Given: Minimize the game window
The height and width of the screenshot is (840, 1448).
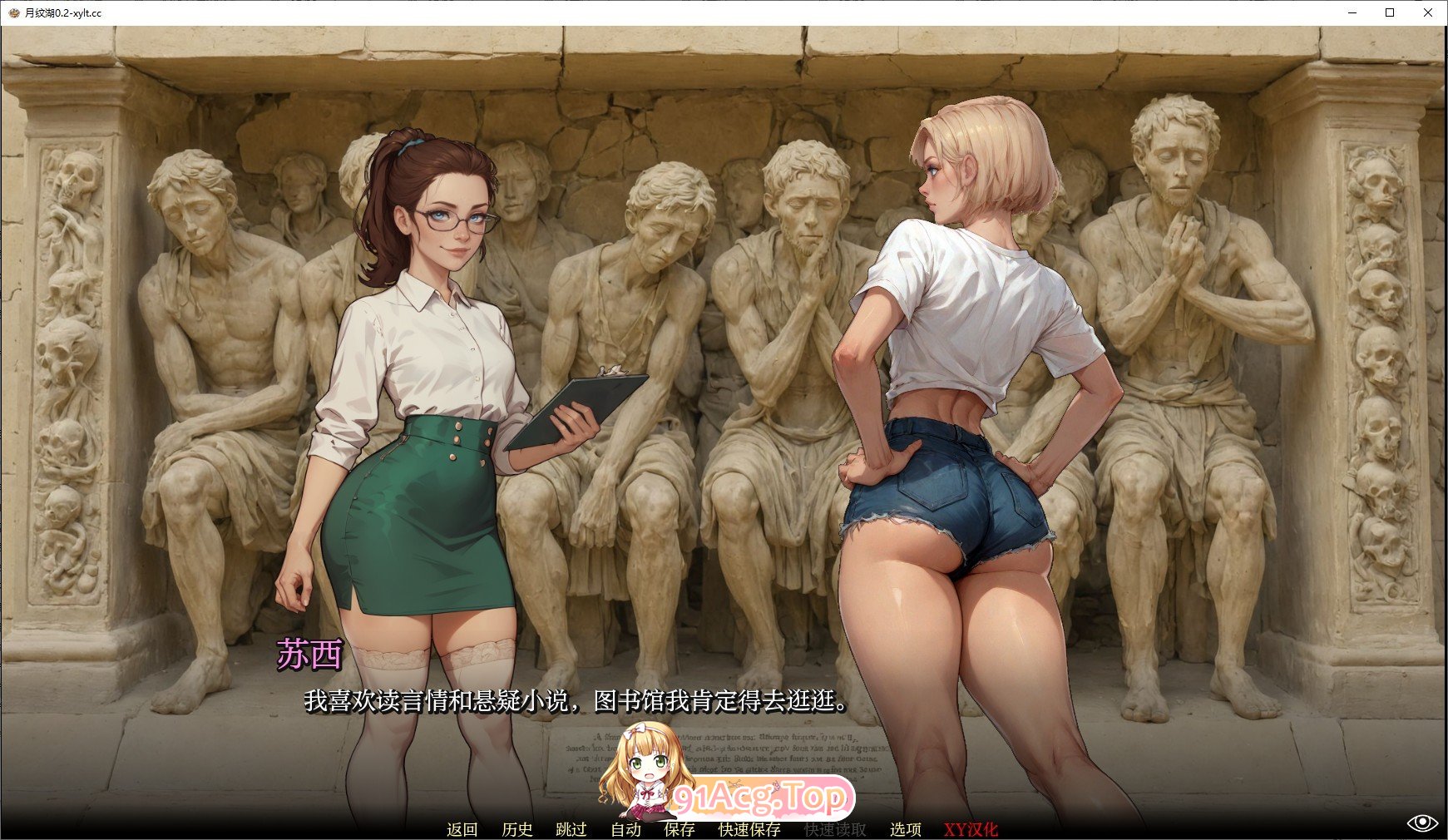Looking at the screenshot, I should [x=1352, y=12].
